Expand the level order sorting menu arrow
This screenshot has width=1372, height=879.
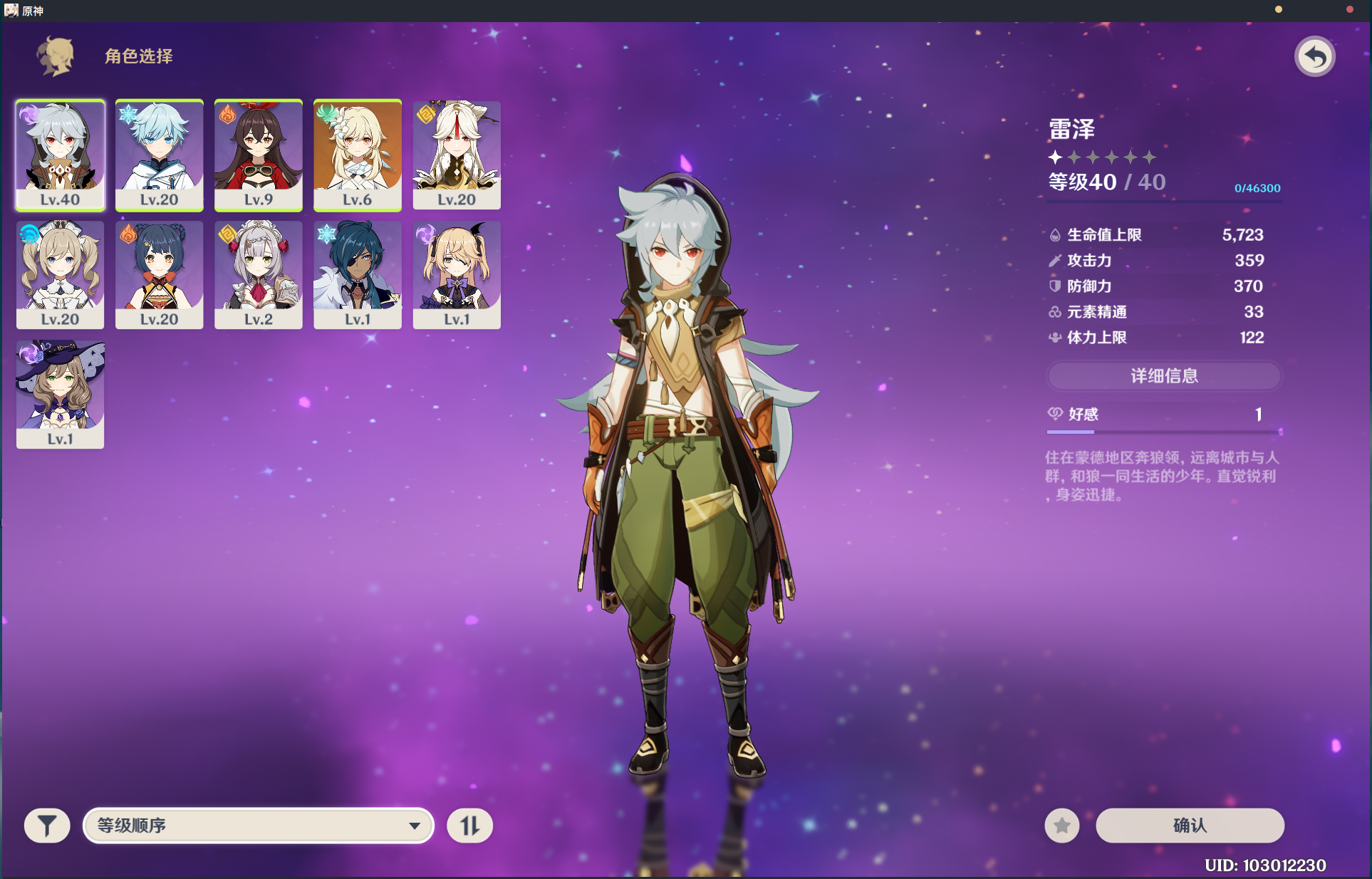coord(414,825)
